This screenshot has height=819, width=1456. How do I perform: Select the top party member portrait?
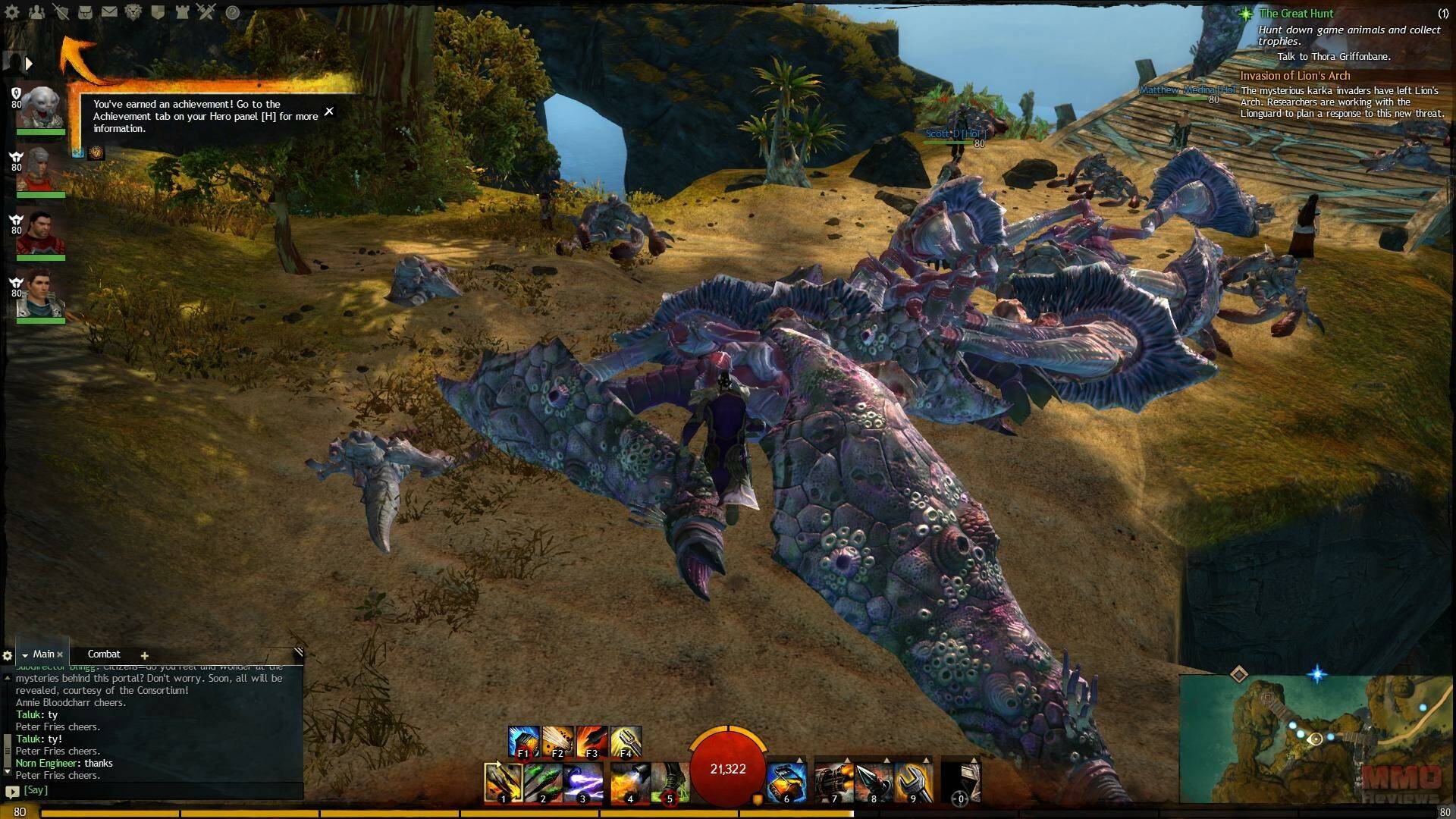[41, 108]
